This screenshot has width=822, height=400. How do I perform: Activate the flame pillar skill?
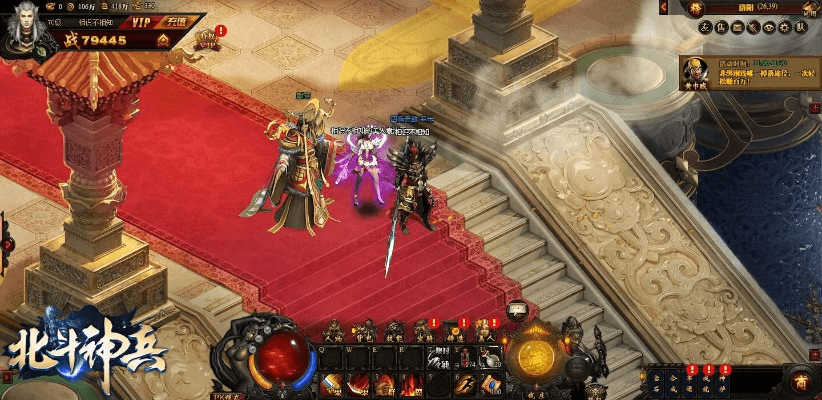(409, 384)
